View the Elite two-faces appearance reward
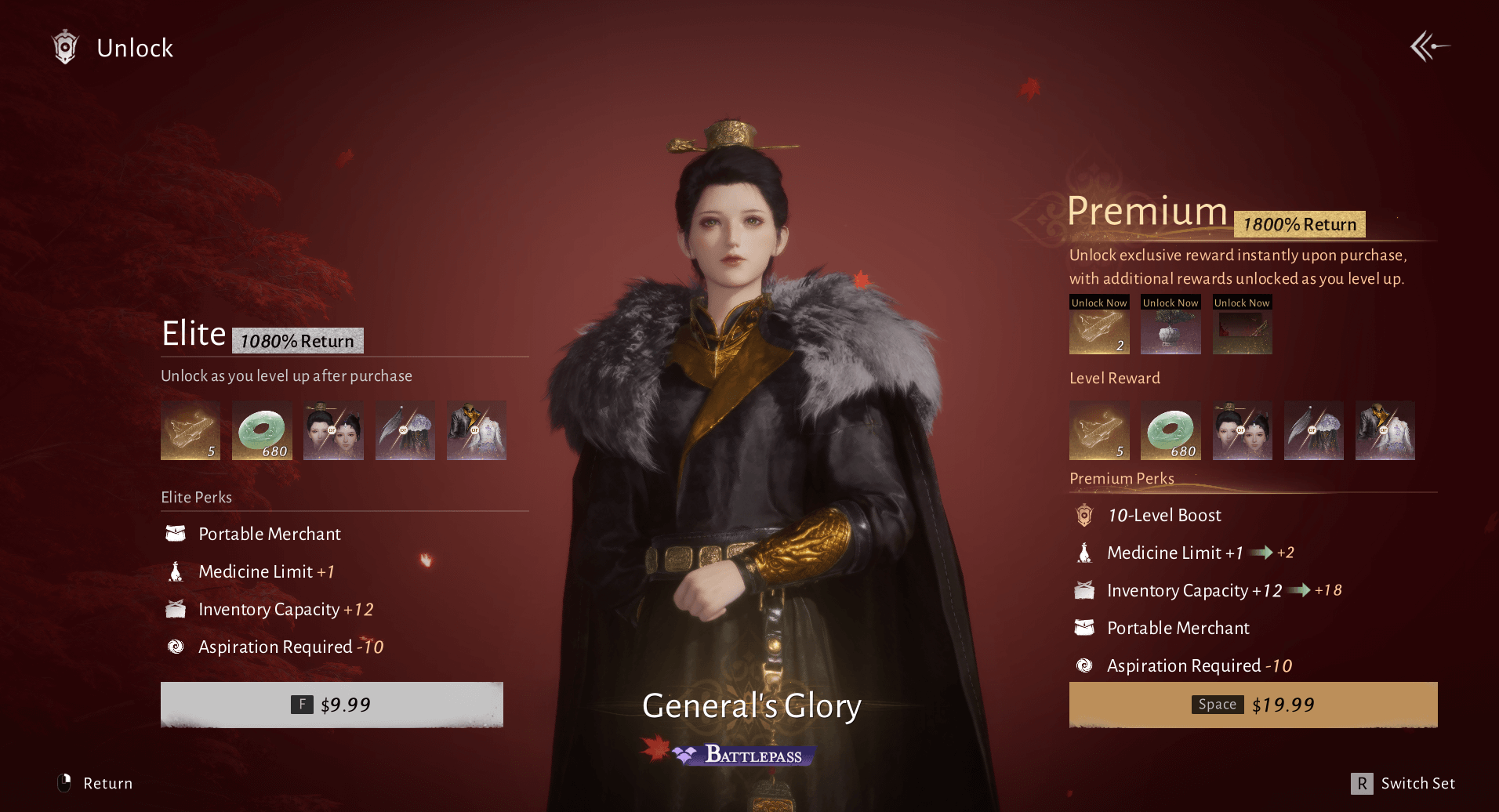 tap(333, 430)
